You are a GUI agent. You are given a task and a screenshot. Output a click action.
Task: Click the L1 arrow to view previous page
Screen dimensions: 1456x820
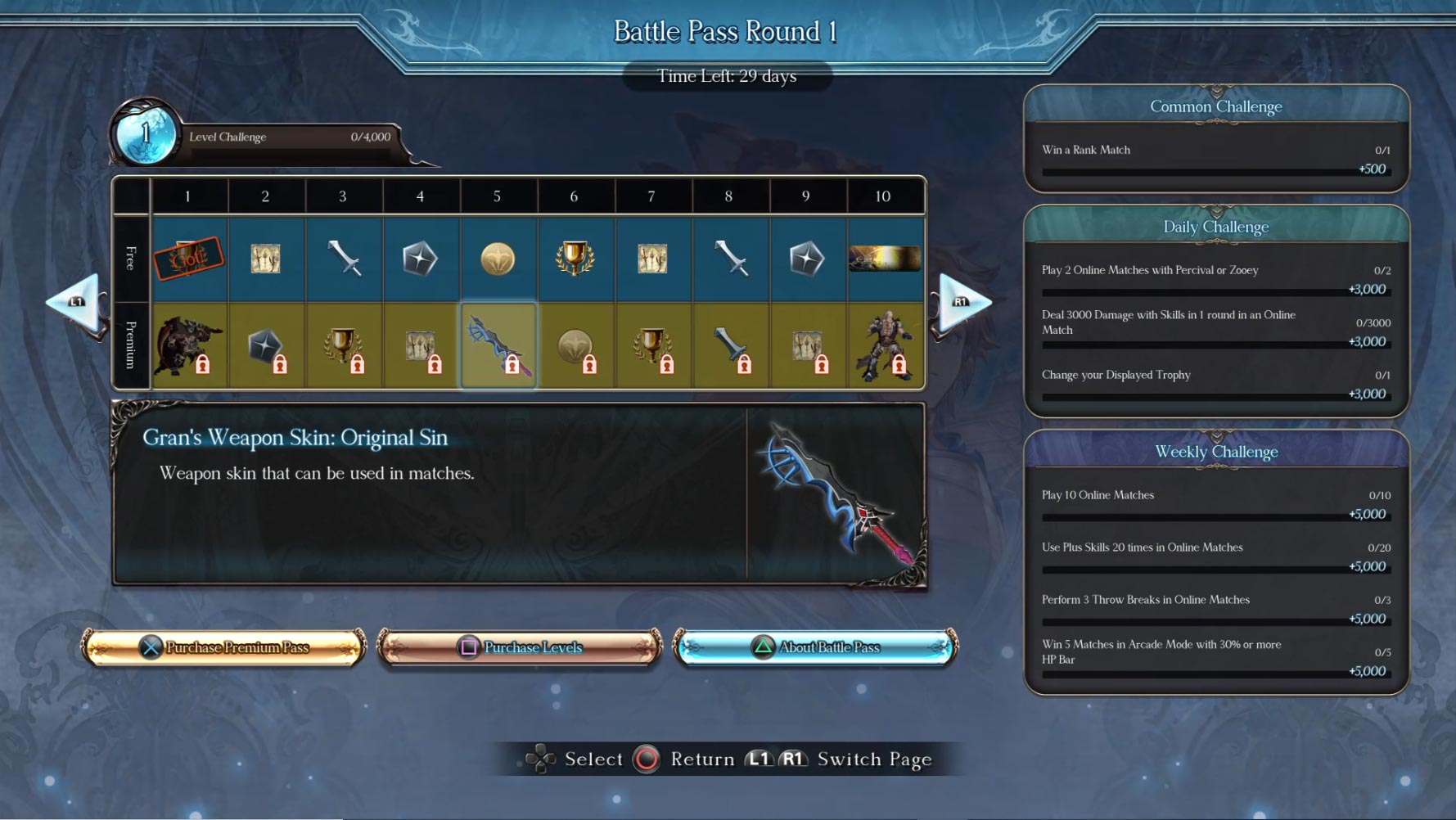coord(78,303)
